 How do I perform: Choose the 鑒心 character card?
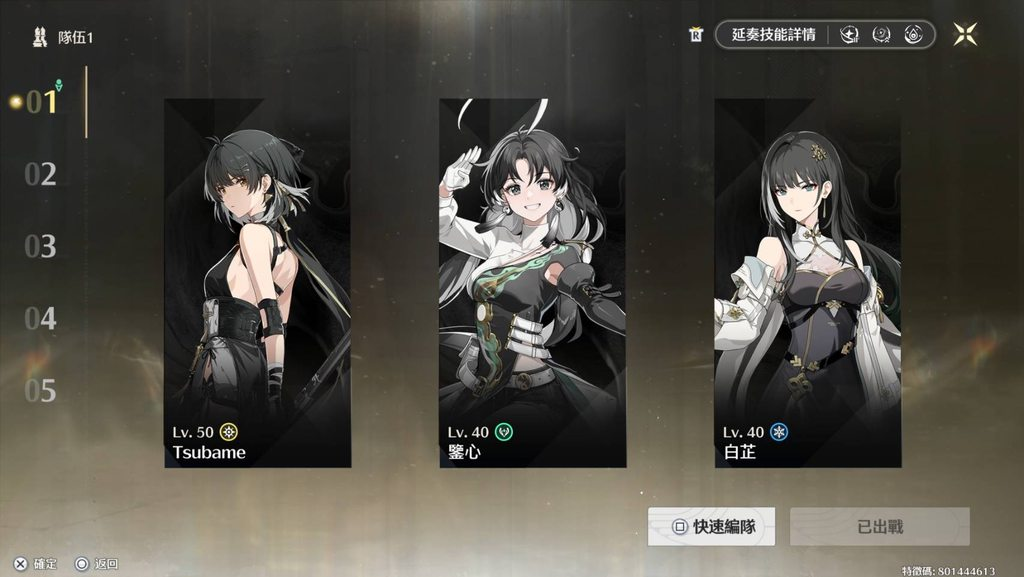532,283
